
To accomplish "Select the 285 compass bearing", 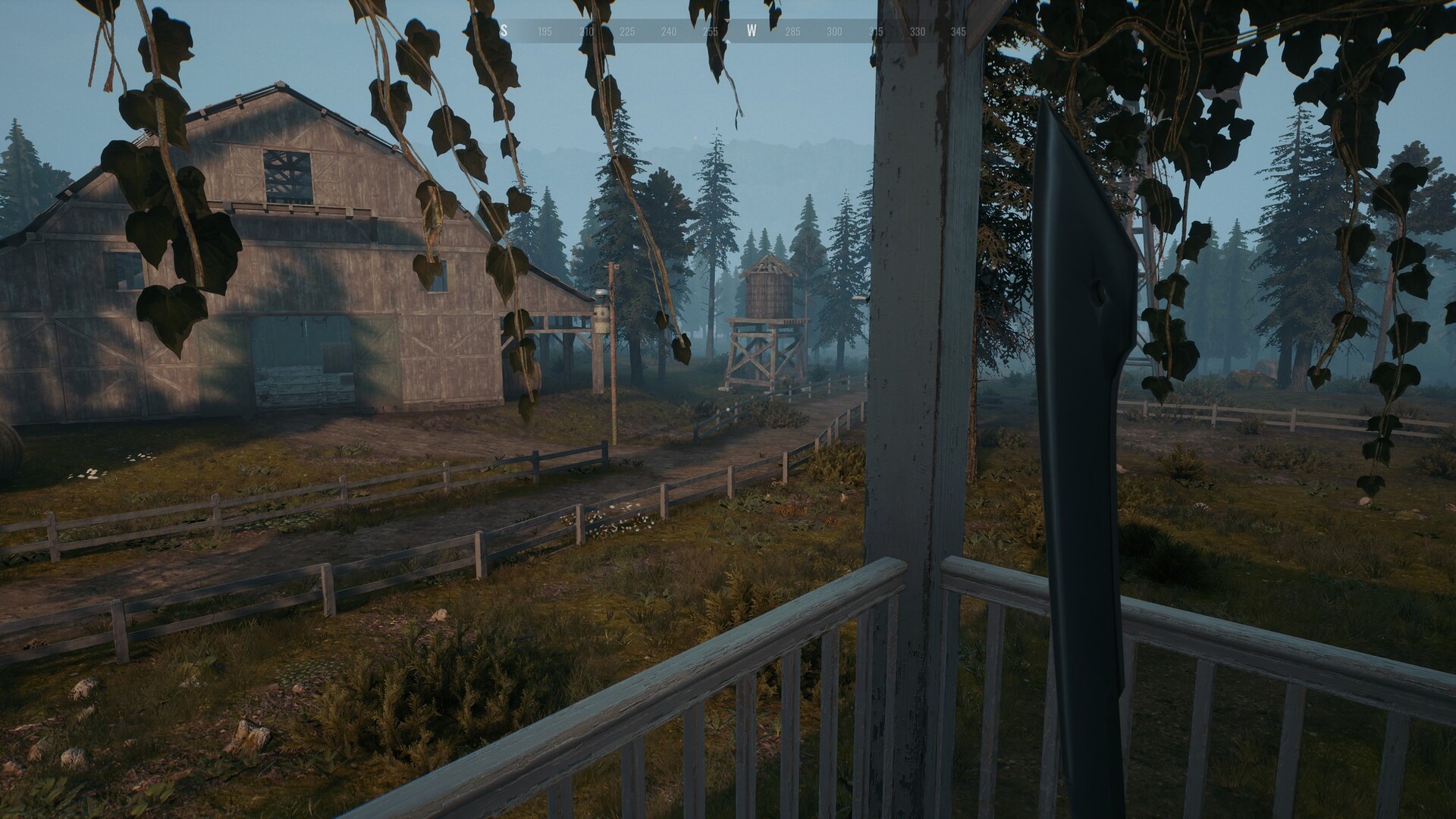I will coord(793,30).
